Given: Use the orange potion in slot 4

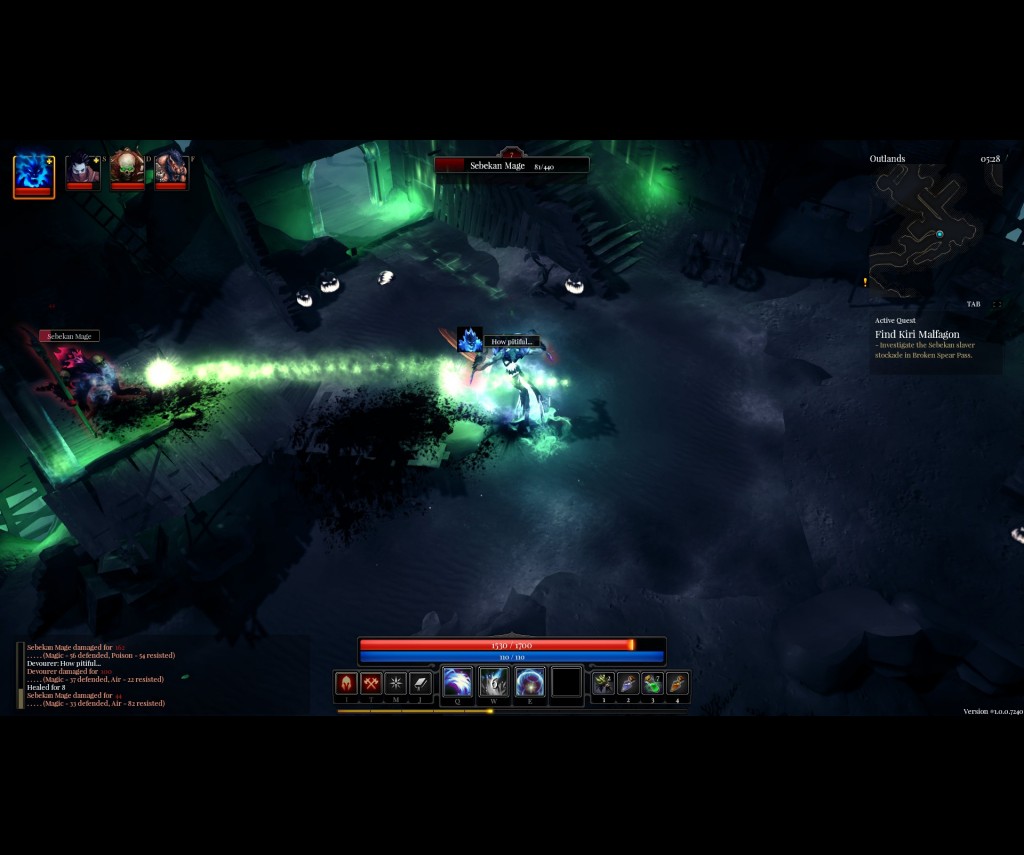Looking at the screenshot, I should (x=678, y=684).
